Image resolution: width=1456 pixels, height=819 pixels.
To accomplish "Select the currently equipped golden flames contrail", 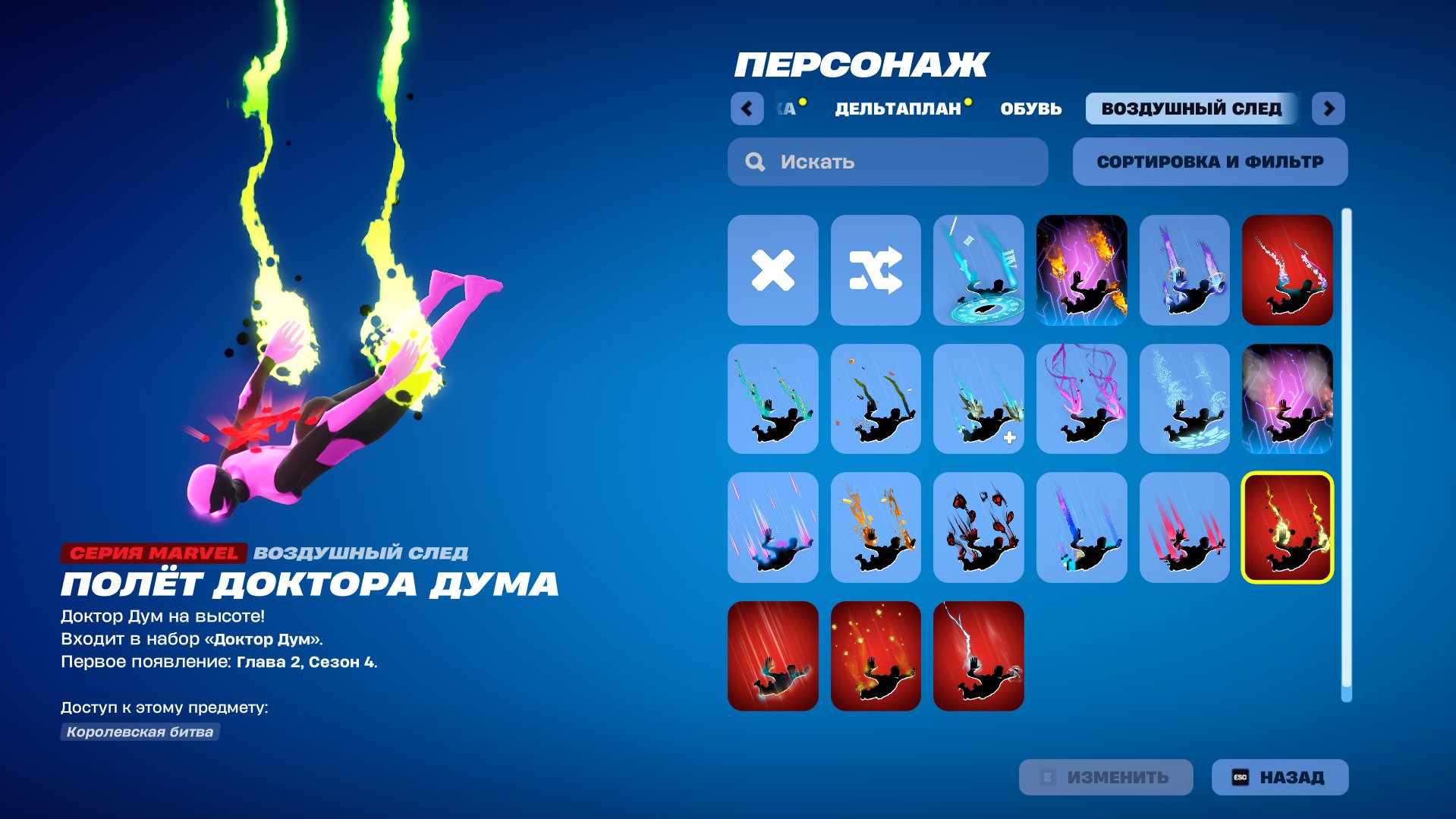I will pyautogui.click(x=1288, y=528).
